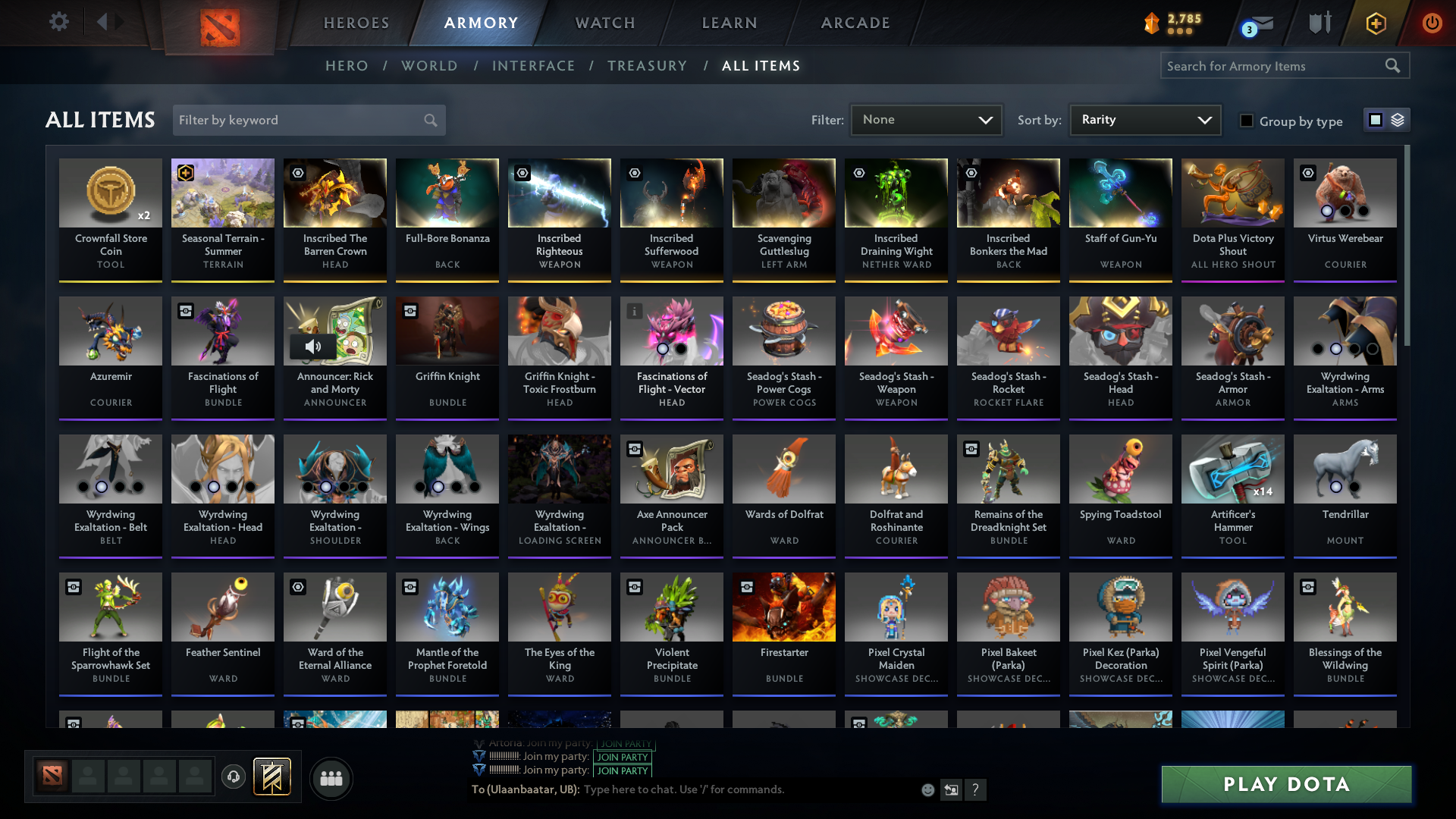Screen dimensions: 1456x819
Task: Open Dota Plus via the gold hexagon plus icon
Action: (1376, 23)
